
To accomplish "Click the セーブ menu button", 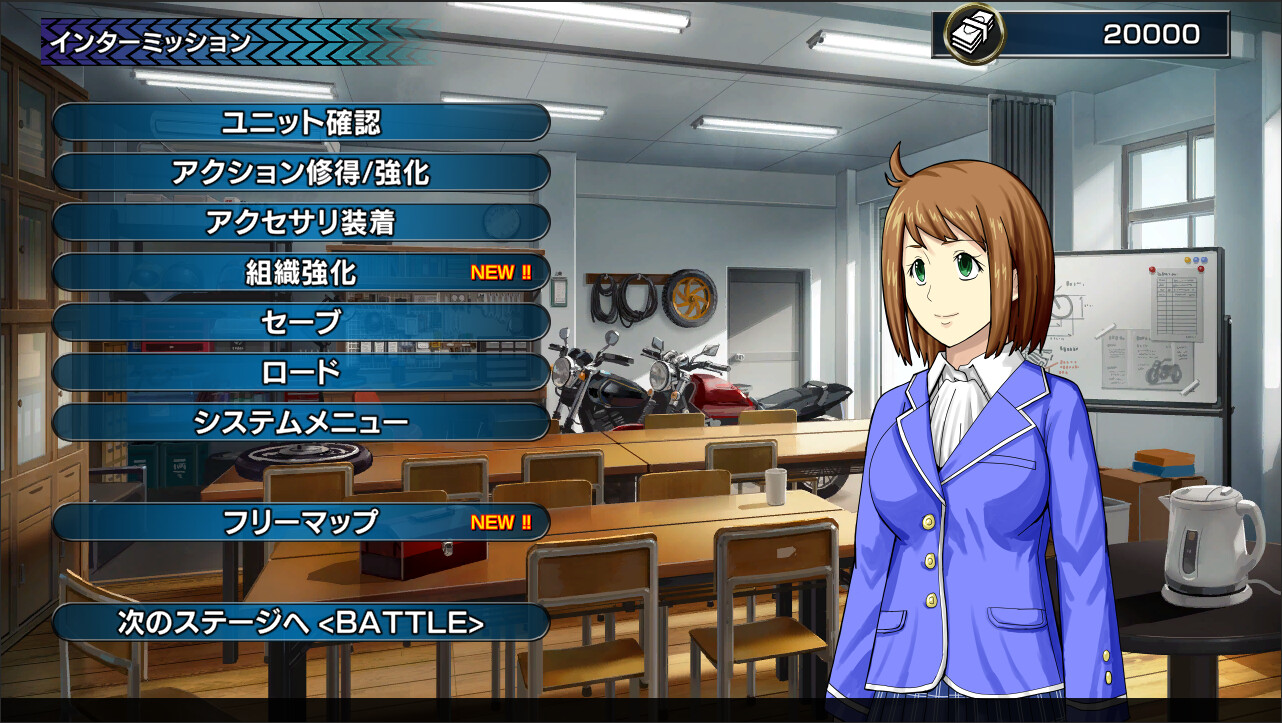I will tap(300, 322).
